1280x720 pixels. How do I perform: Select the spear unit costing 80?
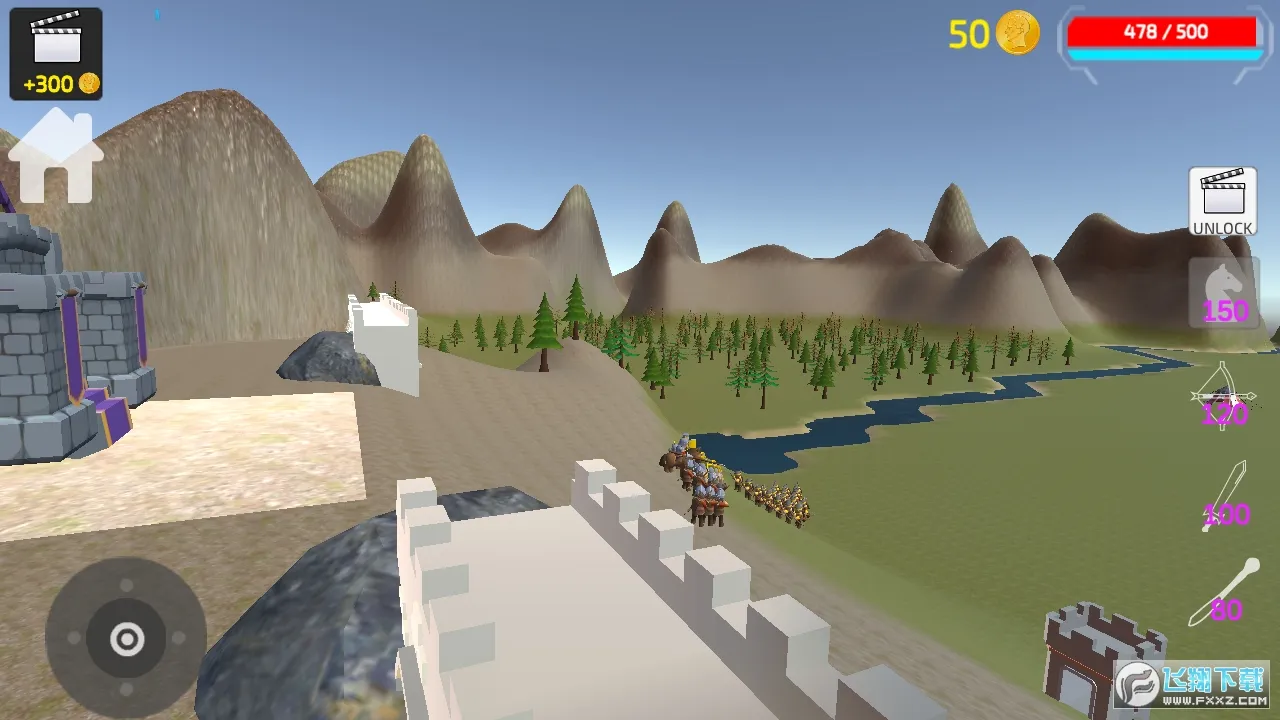point(1224,592)
